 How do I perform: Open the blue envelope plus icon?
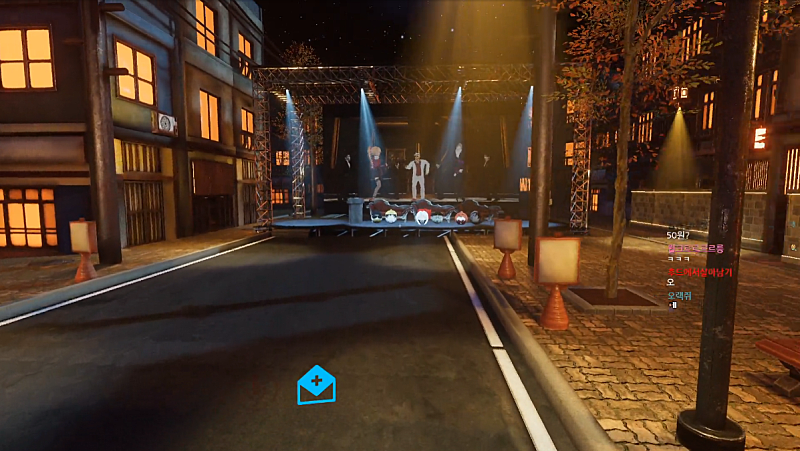tap(316, 385)
